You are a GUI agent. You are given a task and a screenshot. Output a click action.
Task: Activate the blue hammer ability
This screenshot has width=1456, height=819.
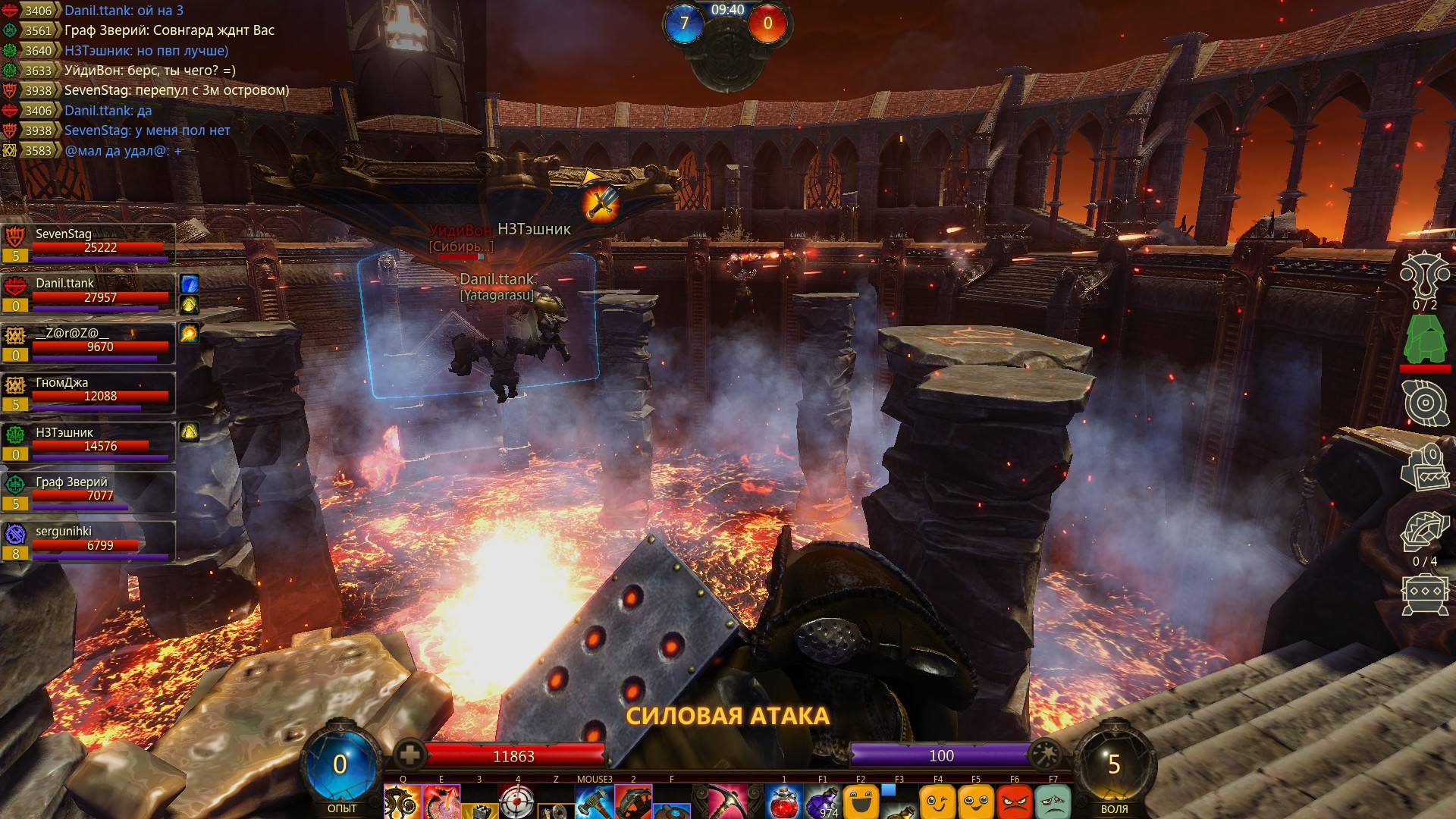(594, 802)
